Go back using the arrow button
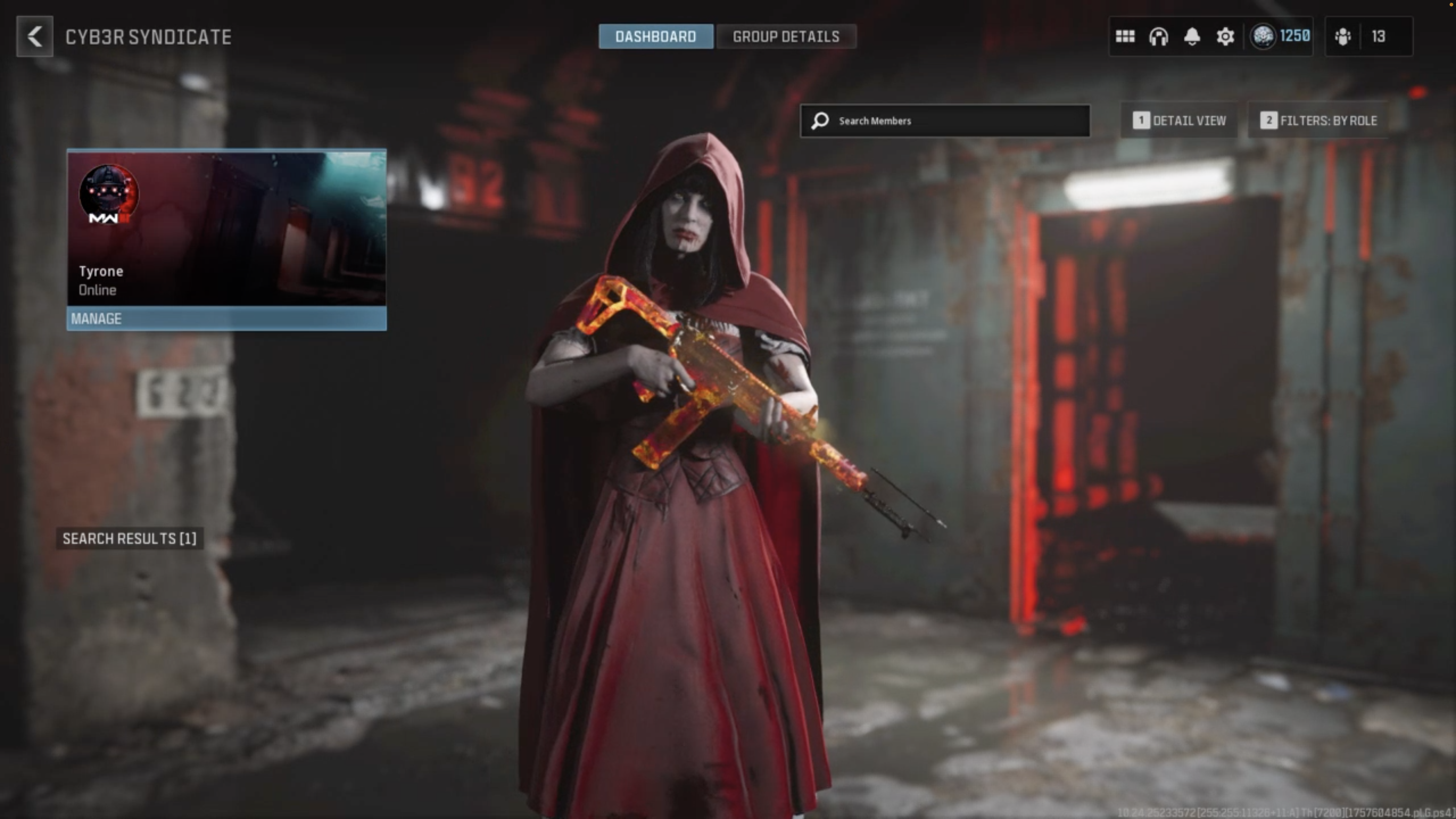The width and height of the screenshot is (1456, 819). [x=34, y=37]
